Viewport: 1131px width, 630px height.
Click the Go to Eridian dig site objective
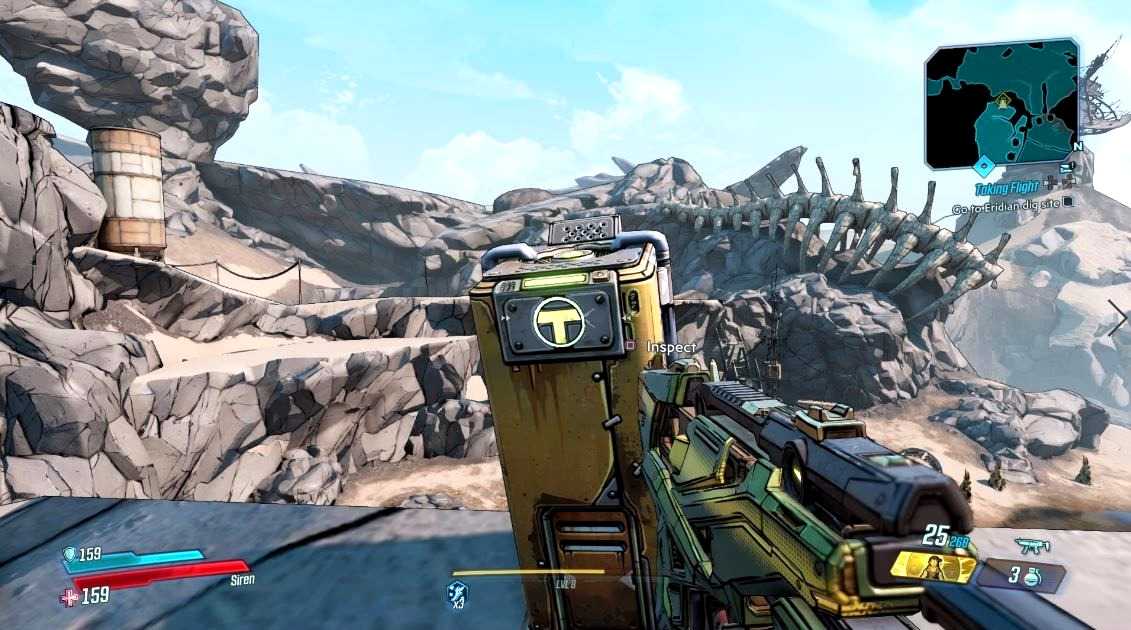(1008, 209)
